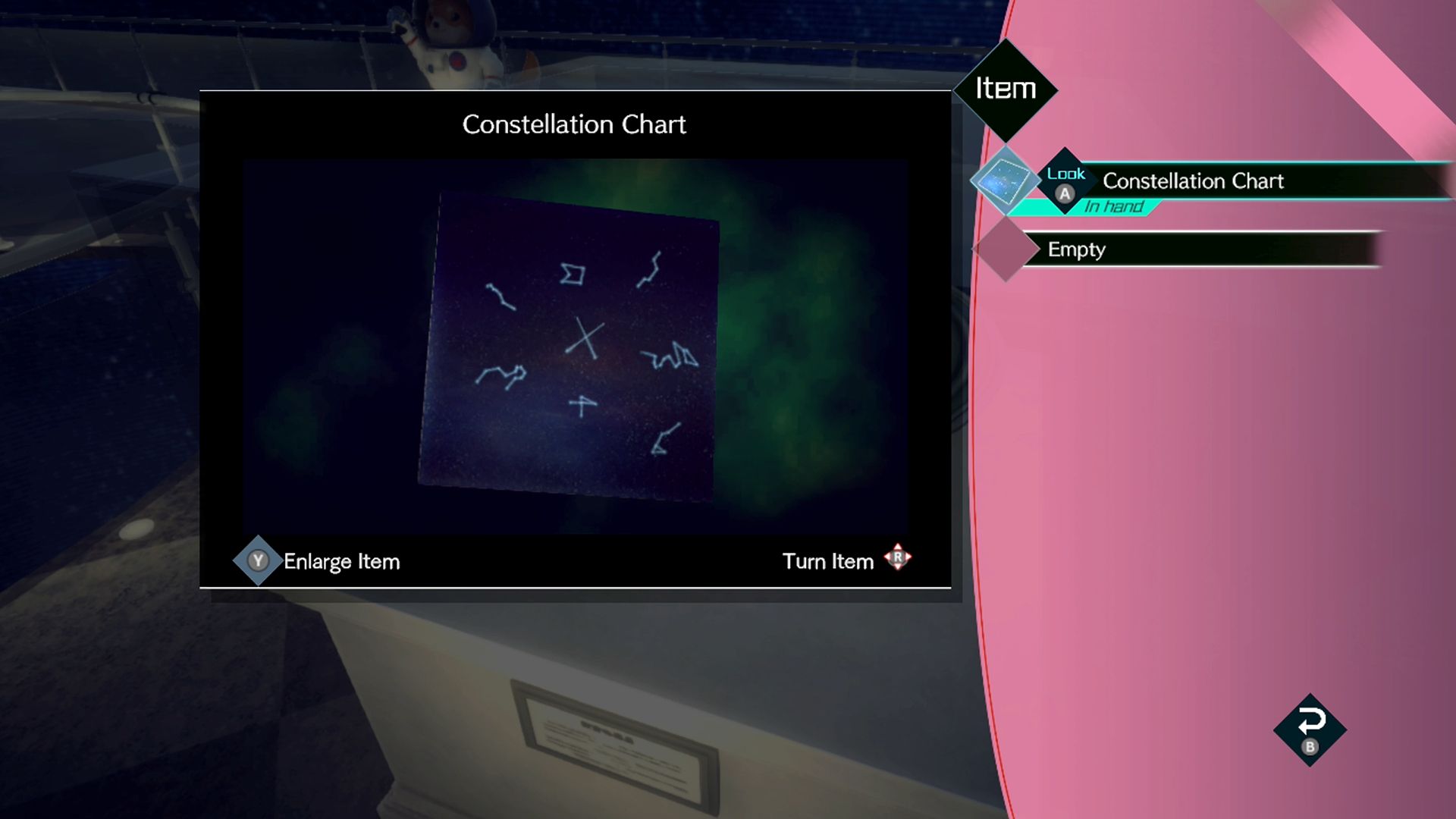Select the Y button icon beside Enlarge Item

[258, 560]
